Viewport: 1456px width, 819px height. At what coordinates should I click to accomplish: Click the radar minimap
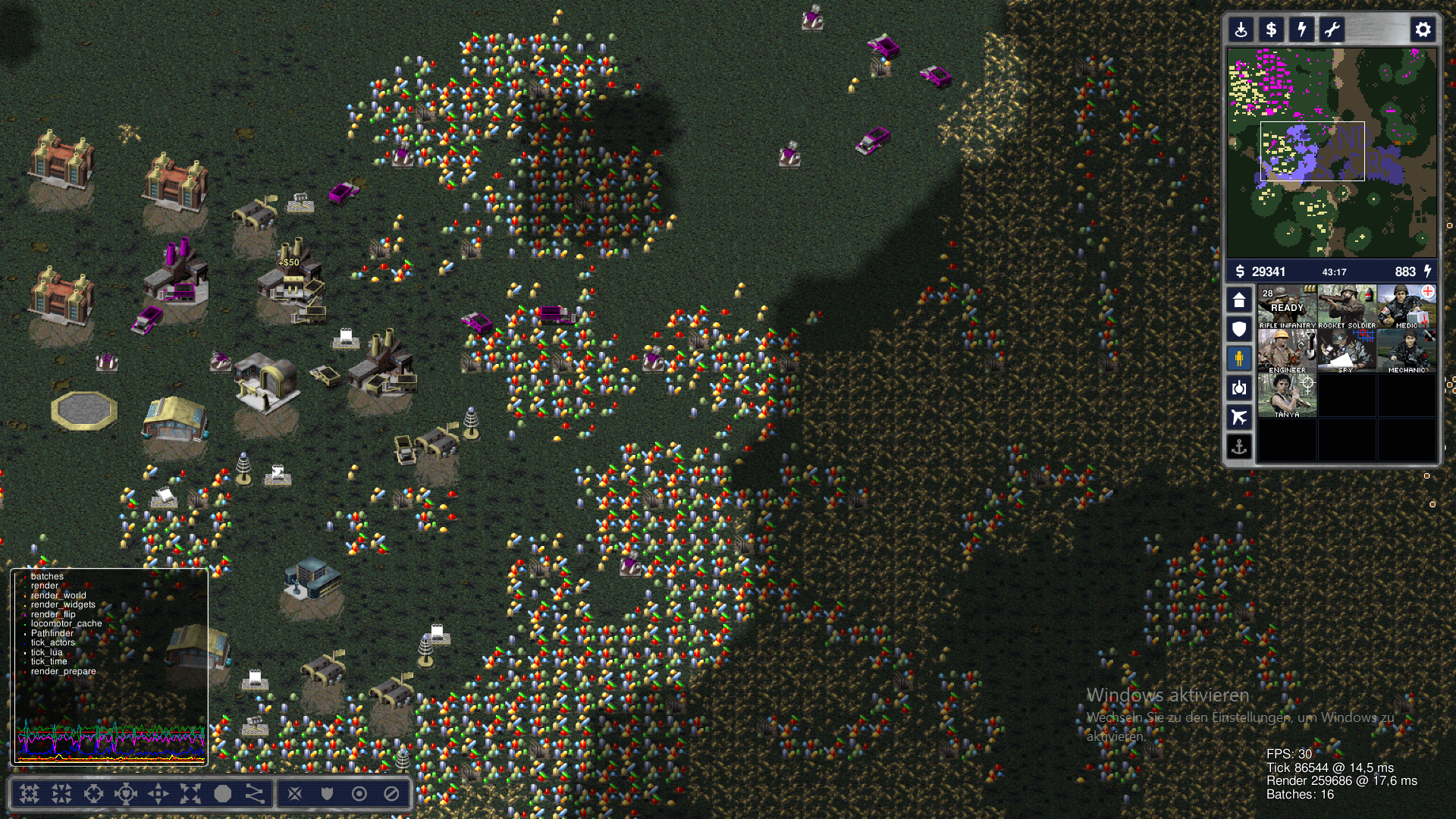click(x=1332, y=152)
